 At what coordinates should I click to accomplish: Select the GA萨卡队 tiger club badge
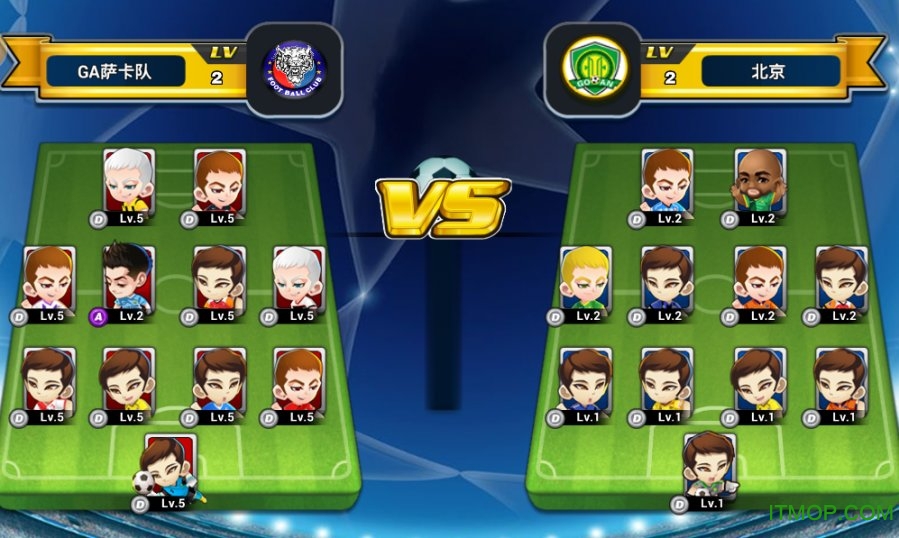pyautogui.click(x=293, y=70)
